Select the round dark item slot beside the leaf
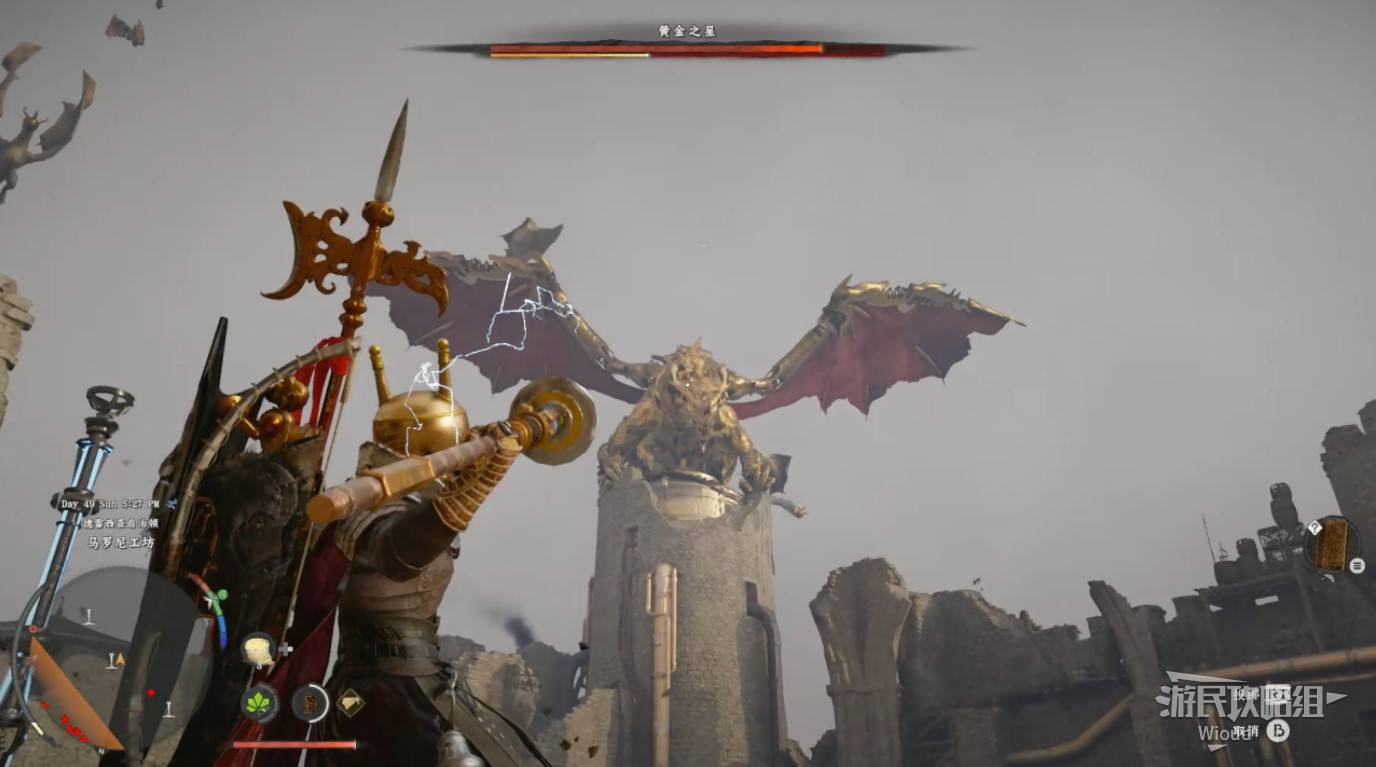 [310, 703]
